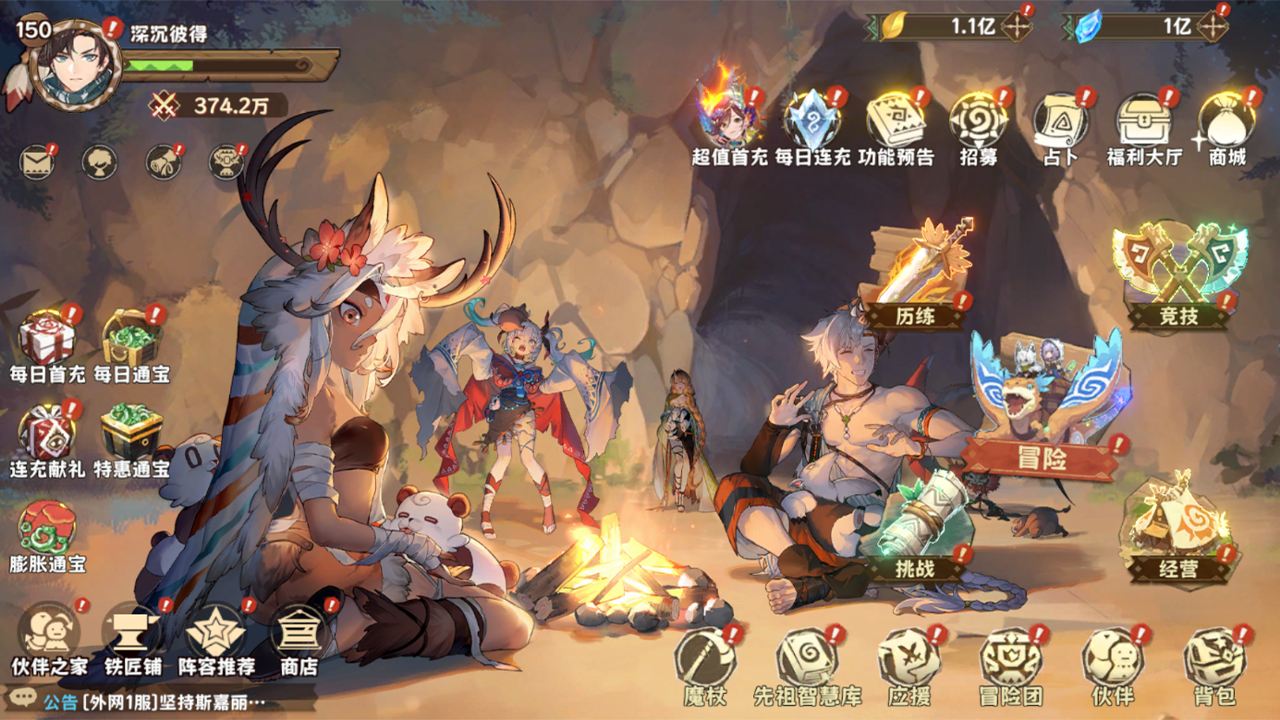Open the 冒险团 adventure guild
Viewport: 1280px width, 720px height.
1010,662
